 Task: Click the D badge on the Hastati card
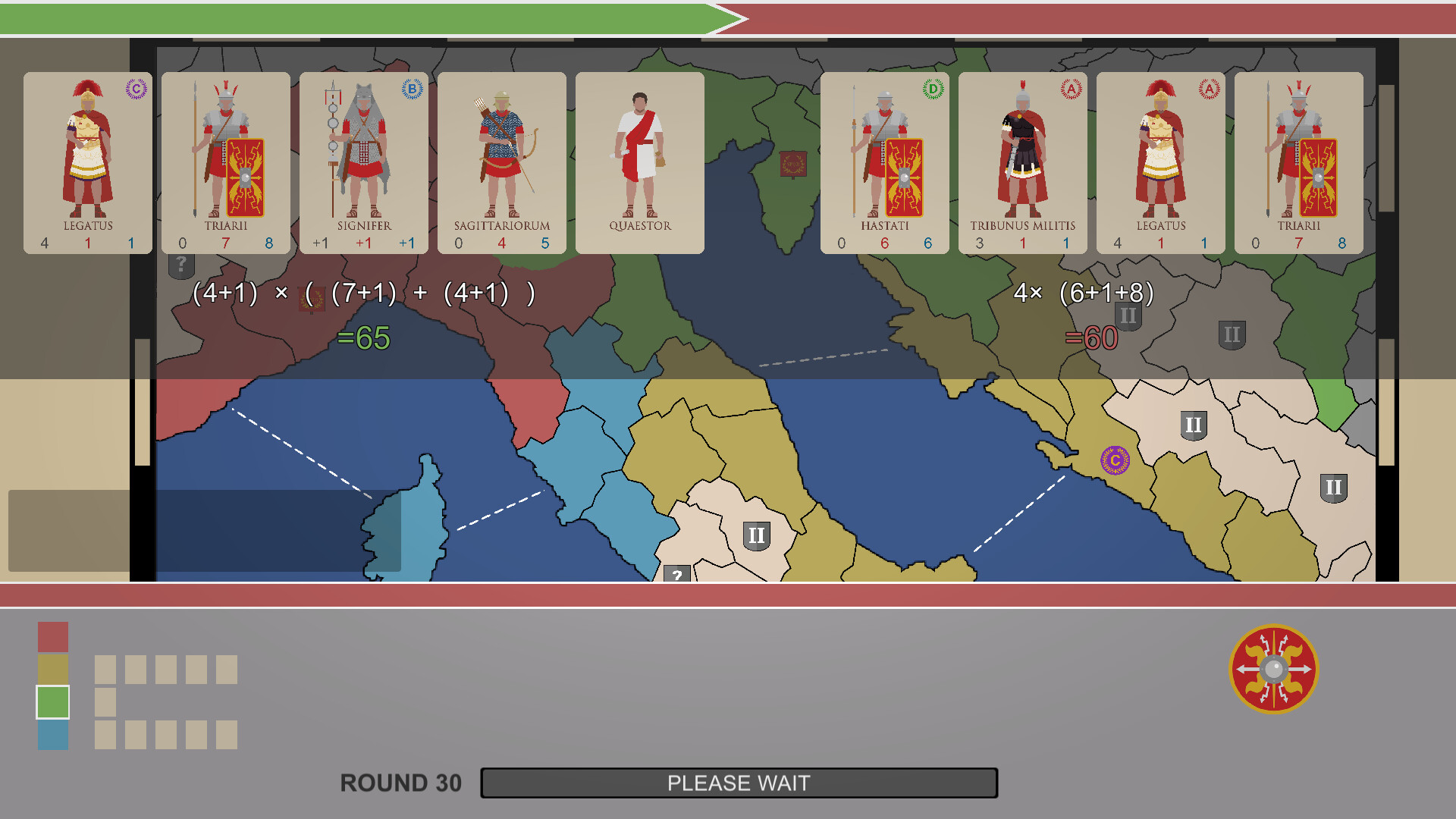tap(931, 89)
